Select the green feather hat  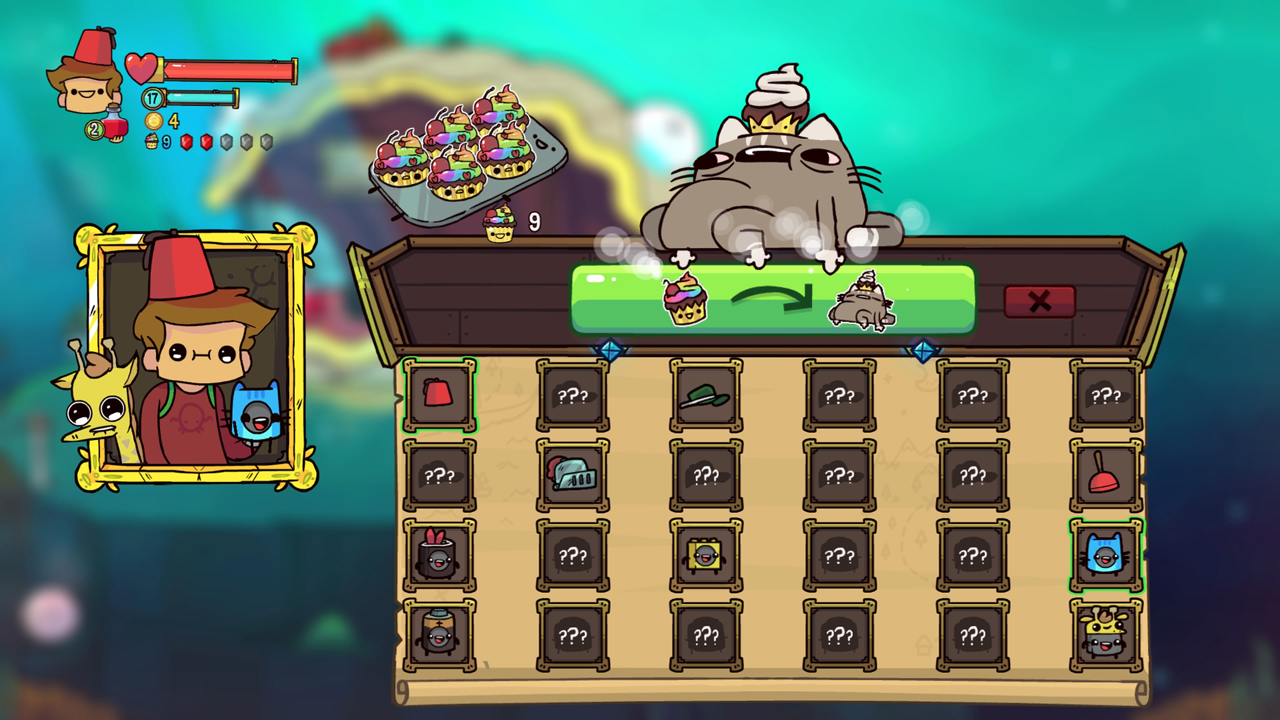point(706,395)
